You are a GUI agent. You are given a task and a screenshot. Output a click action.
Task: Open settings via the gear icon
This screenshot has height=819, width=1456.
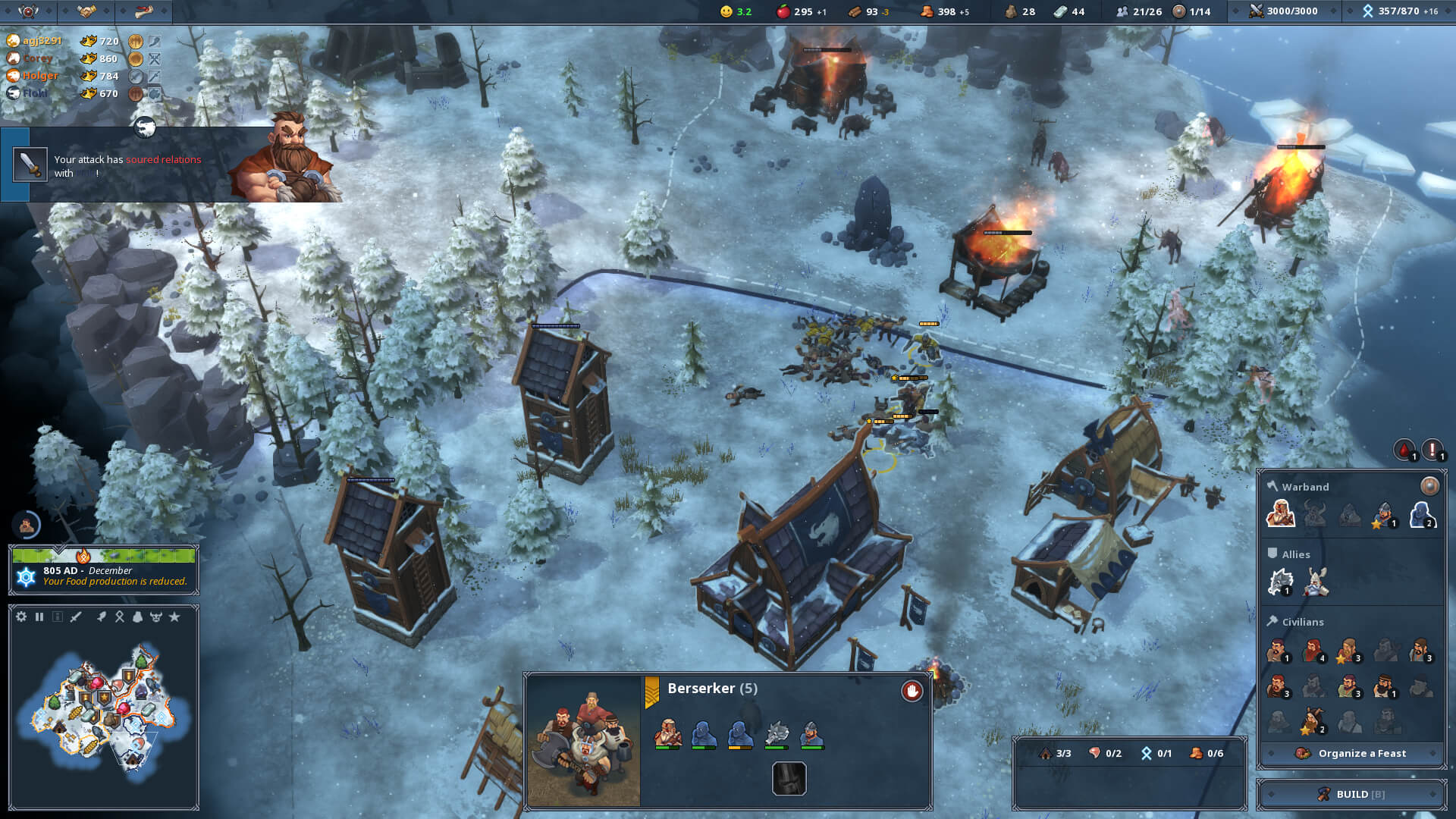tap(21, 617)
